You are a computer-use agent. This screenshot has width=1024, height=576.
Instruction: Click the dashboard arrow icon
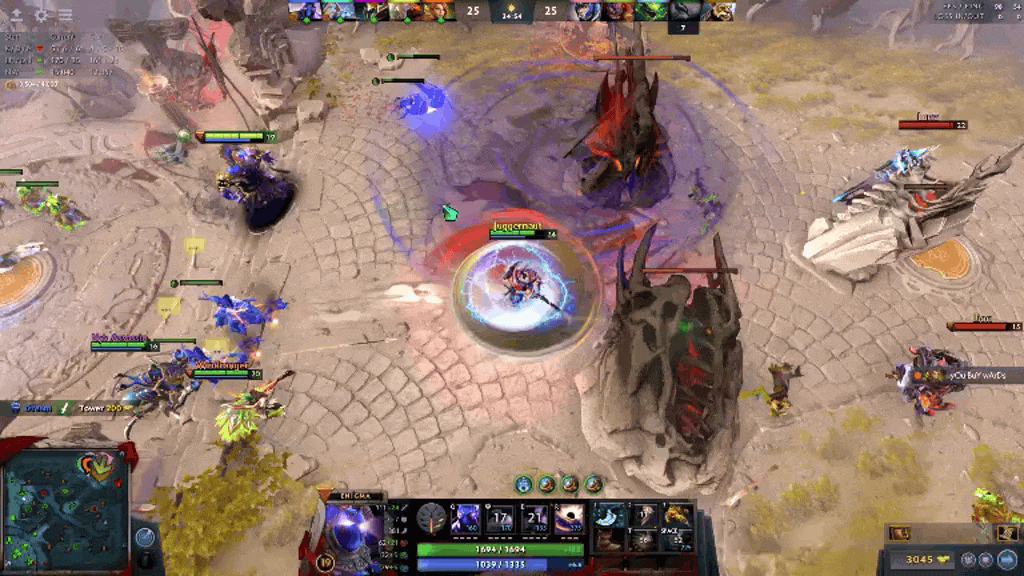coord(16,15)
